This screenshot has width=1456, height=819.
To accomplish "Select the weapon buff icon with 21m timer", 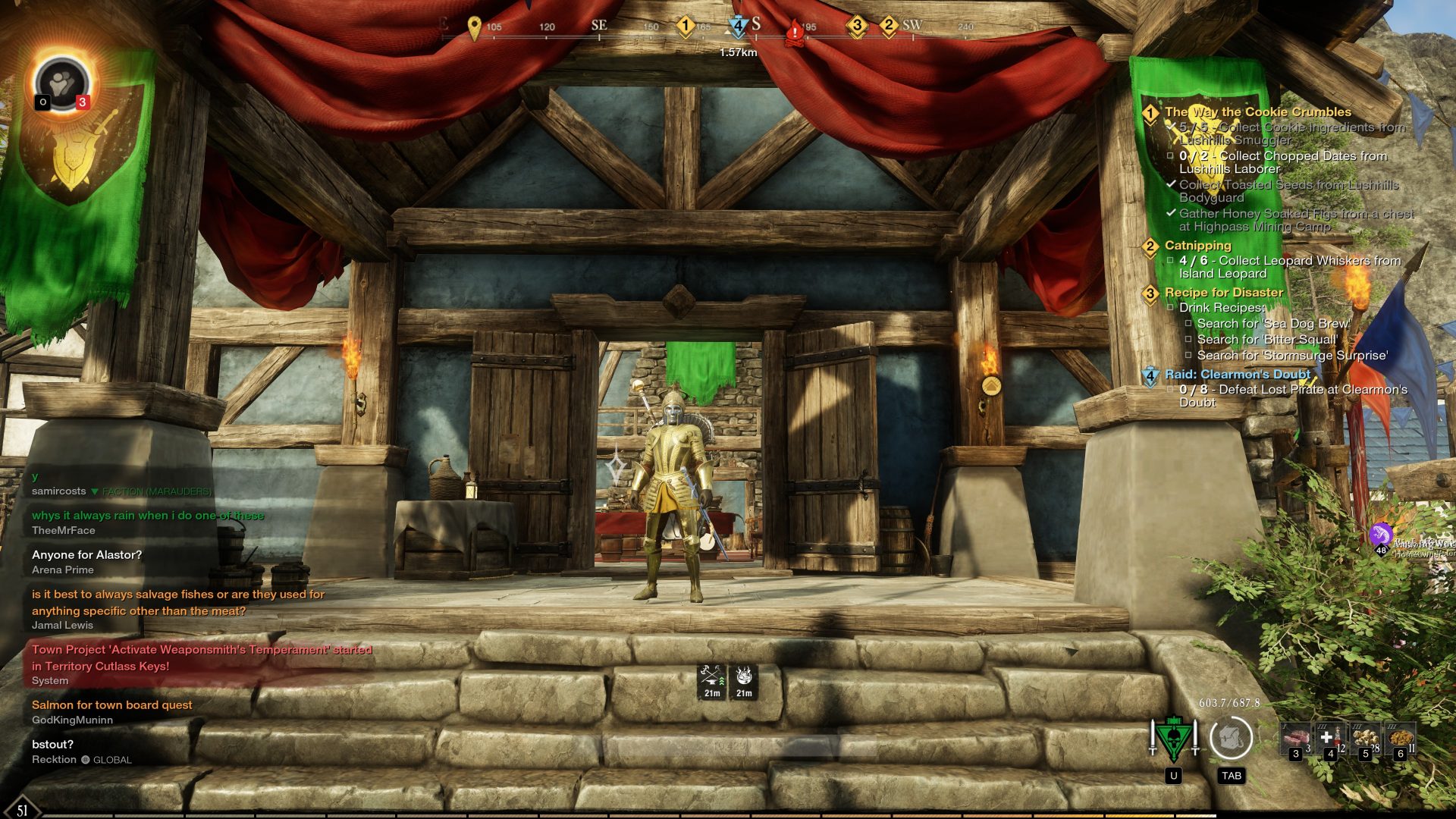I will point(711,680).
